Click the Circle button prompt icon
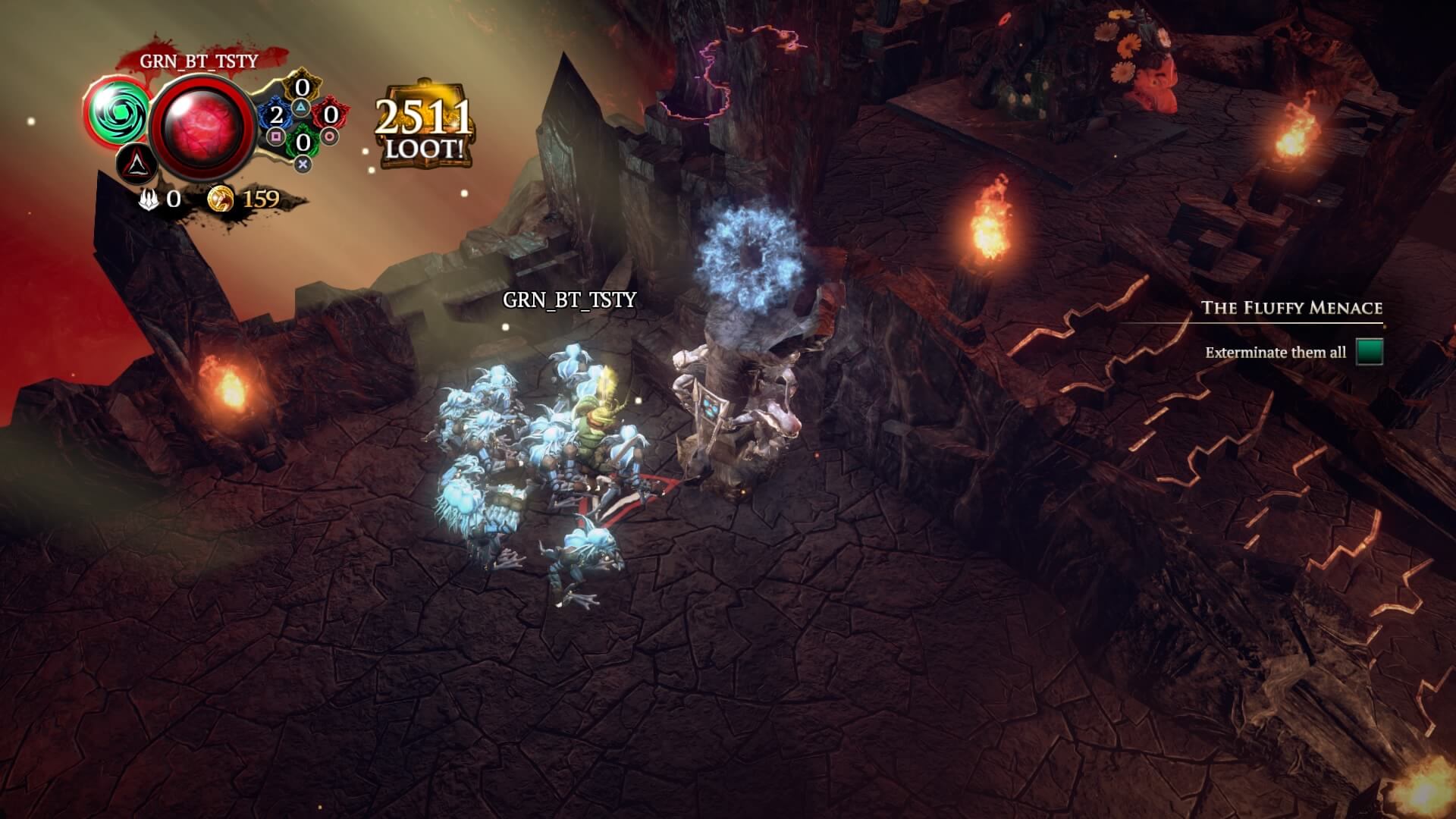Image resolution: width=1456 pixels, height=819 pixels. (328, 137)
